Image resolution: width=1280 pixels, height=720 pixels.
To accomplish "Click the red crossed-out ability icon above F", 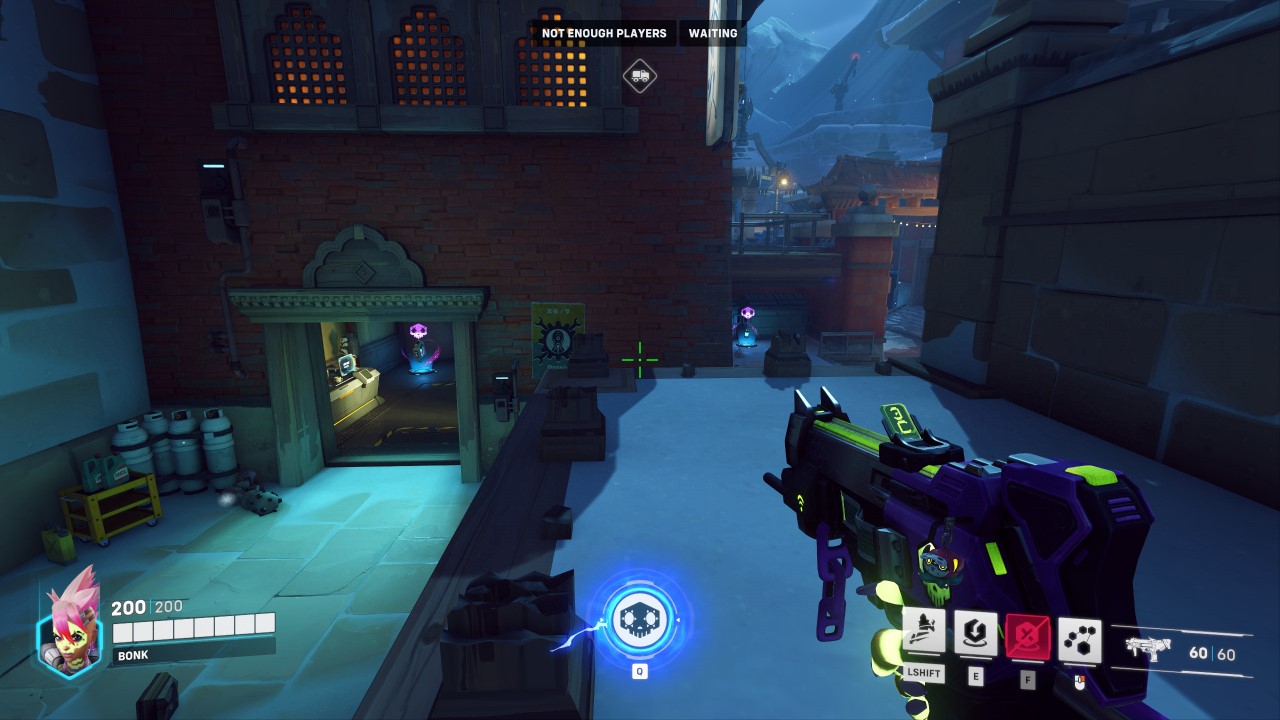I will pyautogui.click(x=1027, y=636).
